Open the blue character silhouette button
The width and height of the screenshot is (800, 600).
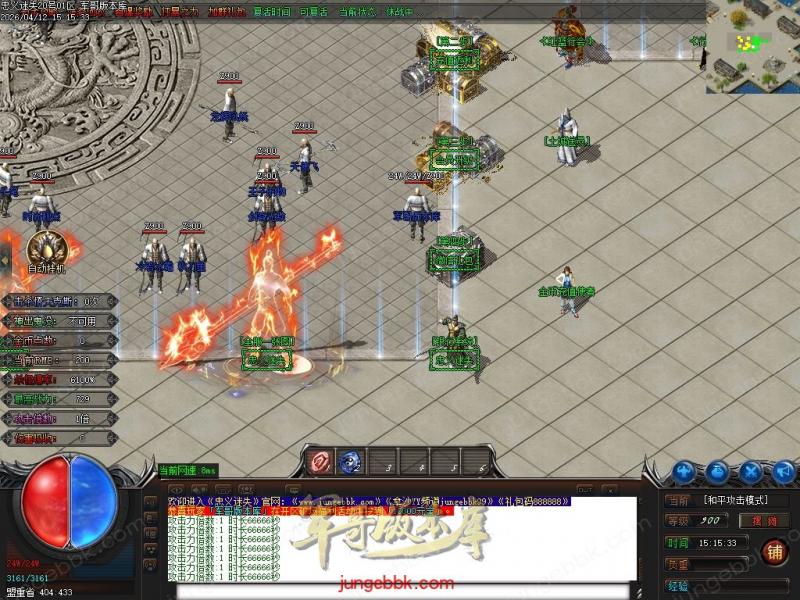click(684, 471)
